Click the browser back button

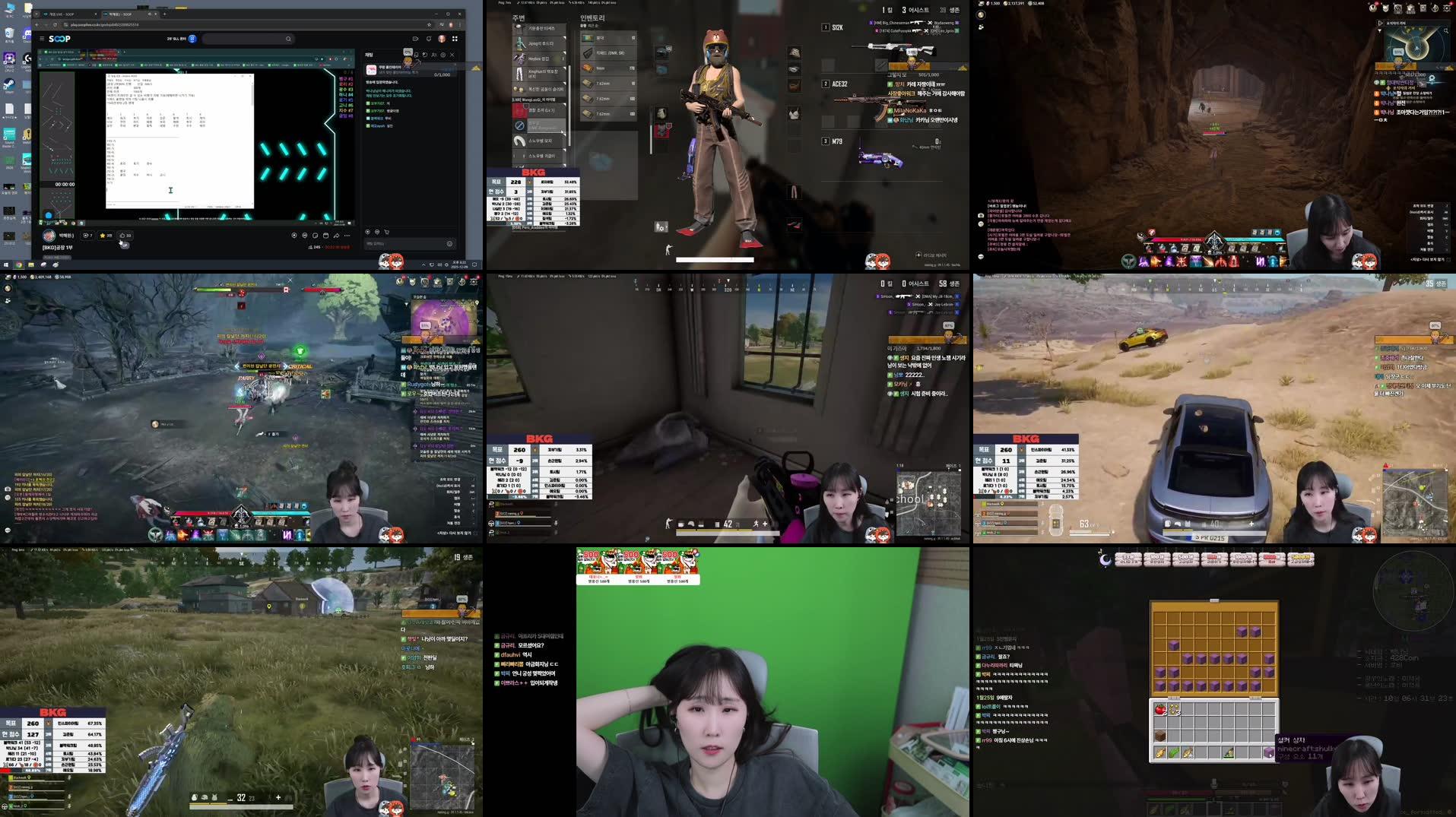point(36,25)
